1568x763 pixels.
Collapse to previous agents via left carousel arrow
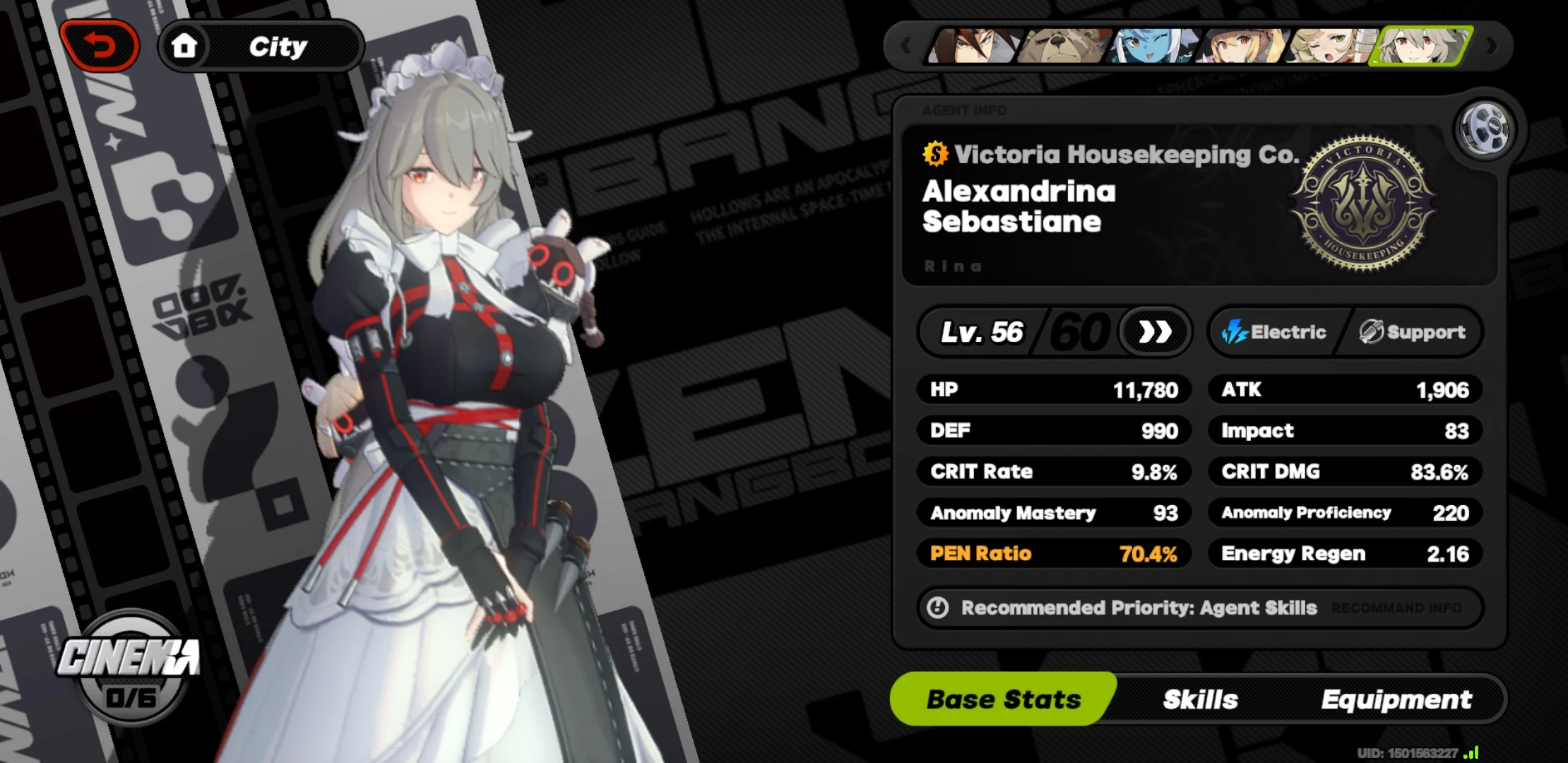tap(907, 45)
